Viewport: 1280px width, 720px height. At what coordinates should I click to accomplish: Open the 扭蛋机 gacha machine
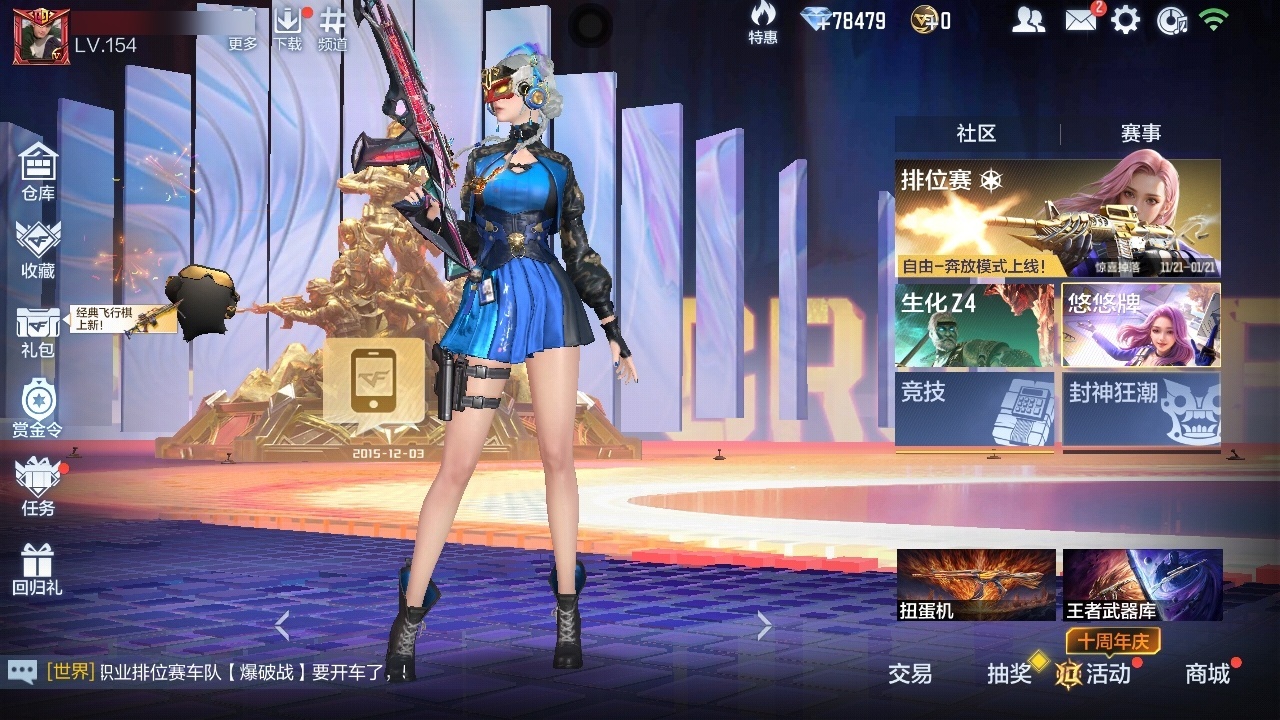tap(976, 585)
